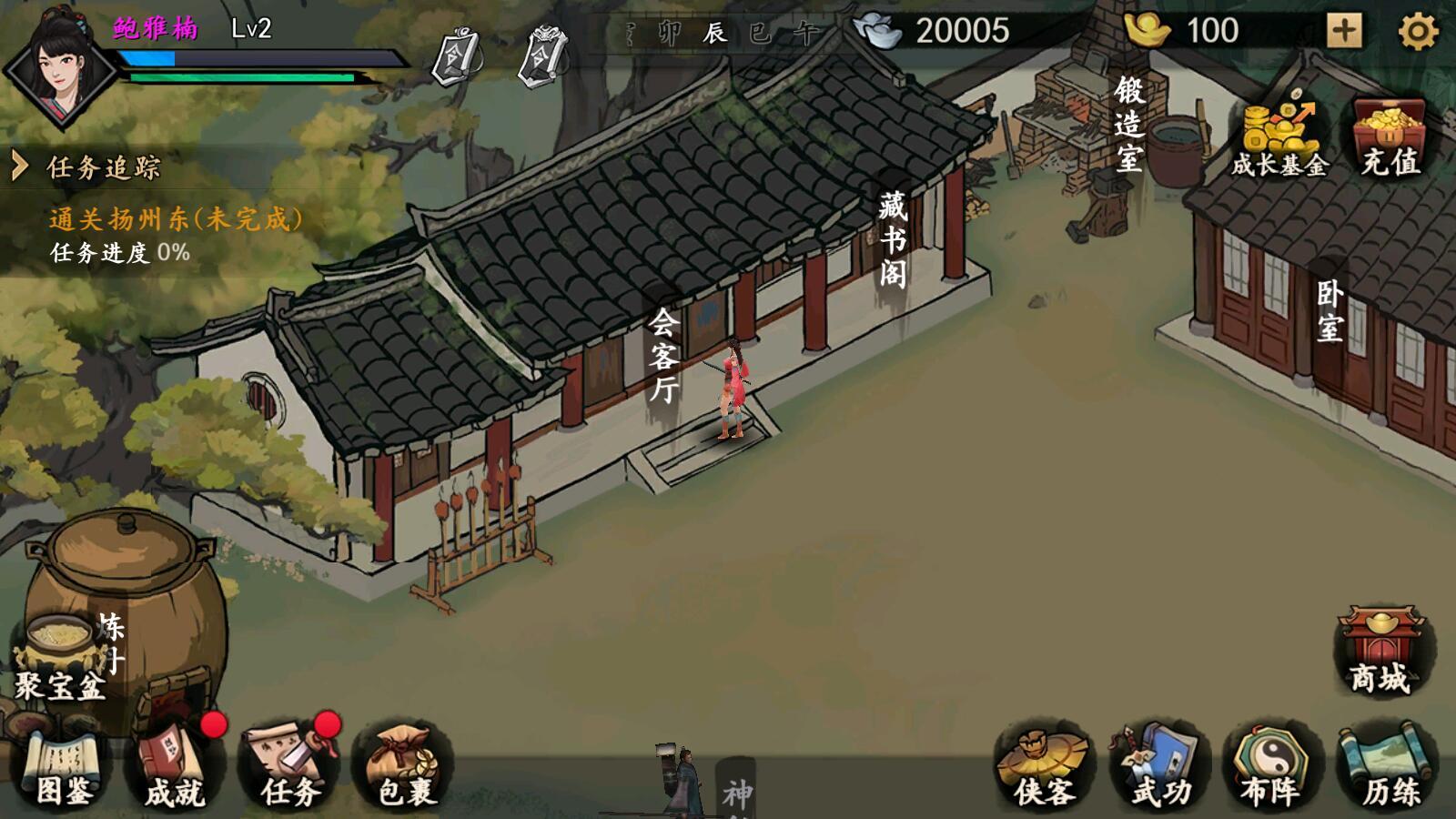Open the 成长基金 growth fund icon
The image size is (1456, 819).
coord(1279,127)
